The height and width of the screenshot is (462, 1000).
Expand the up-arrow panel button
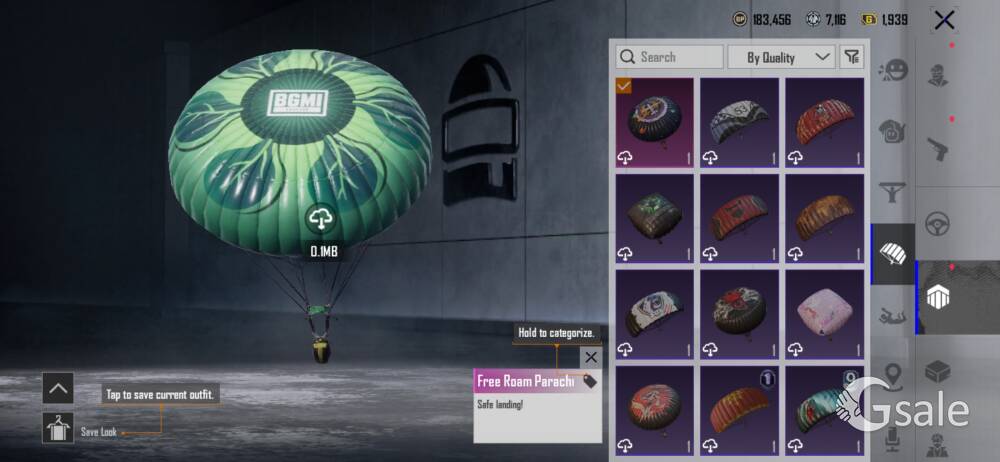point(58,387)
